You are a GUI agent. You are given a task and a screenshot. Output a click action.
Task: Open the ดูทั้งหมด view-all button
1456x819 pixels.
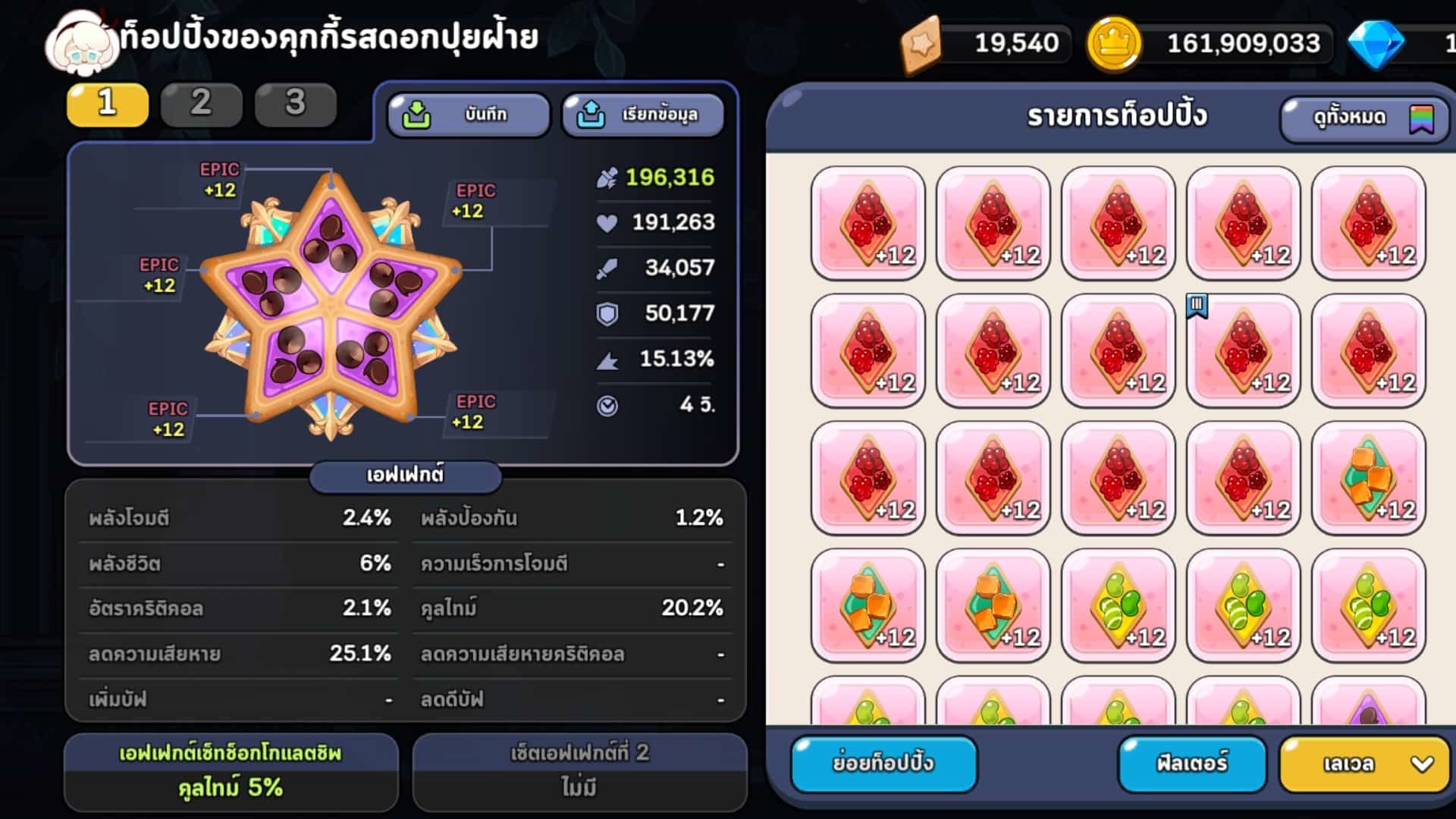[x=1363, y=118]
